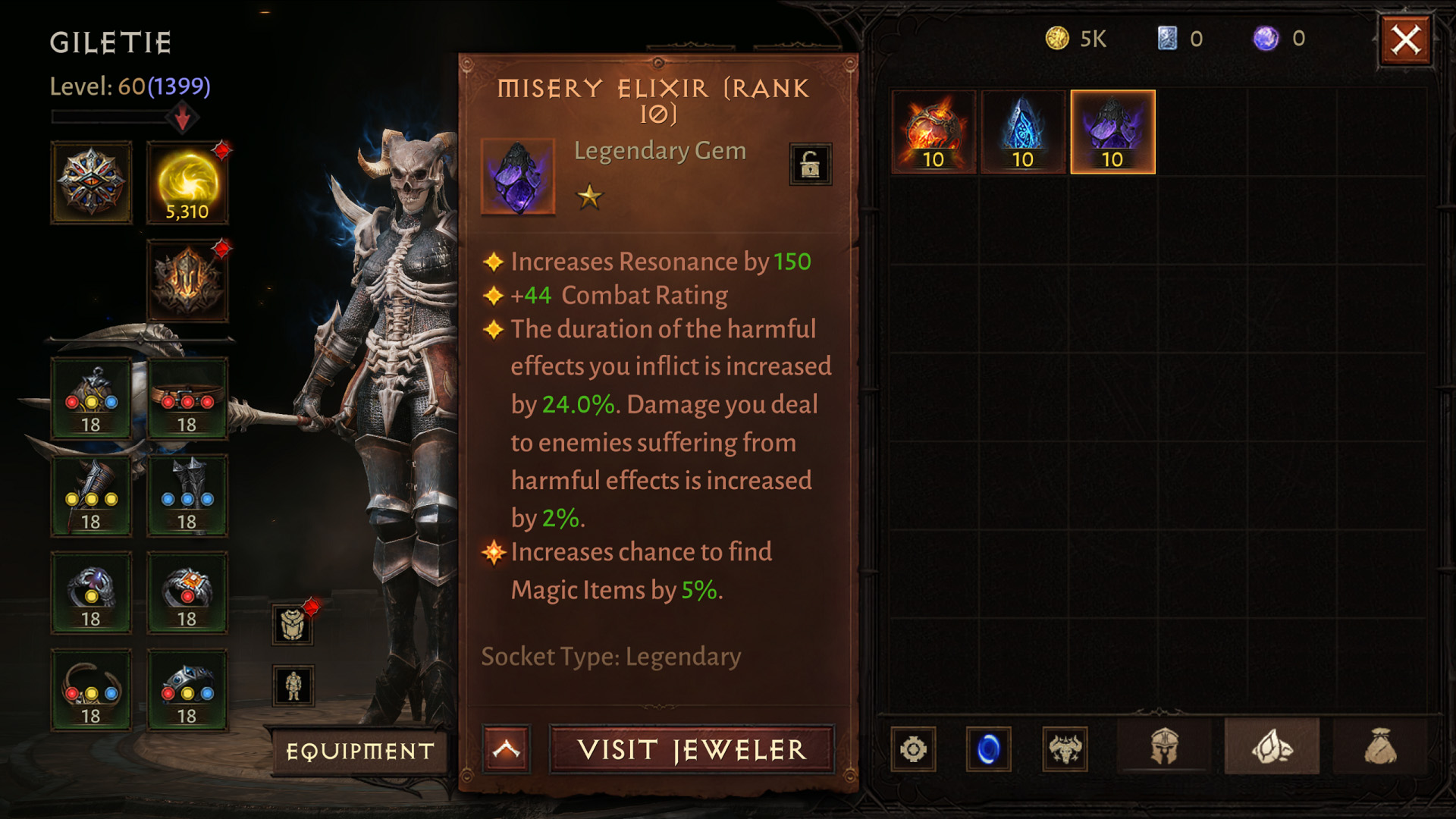Open the horned demon head icon
This screenshot has width=1456, height=819.
[1065, 749]
